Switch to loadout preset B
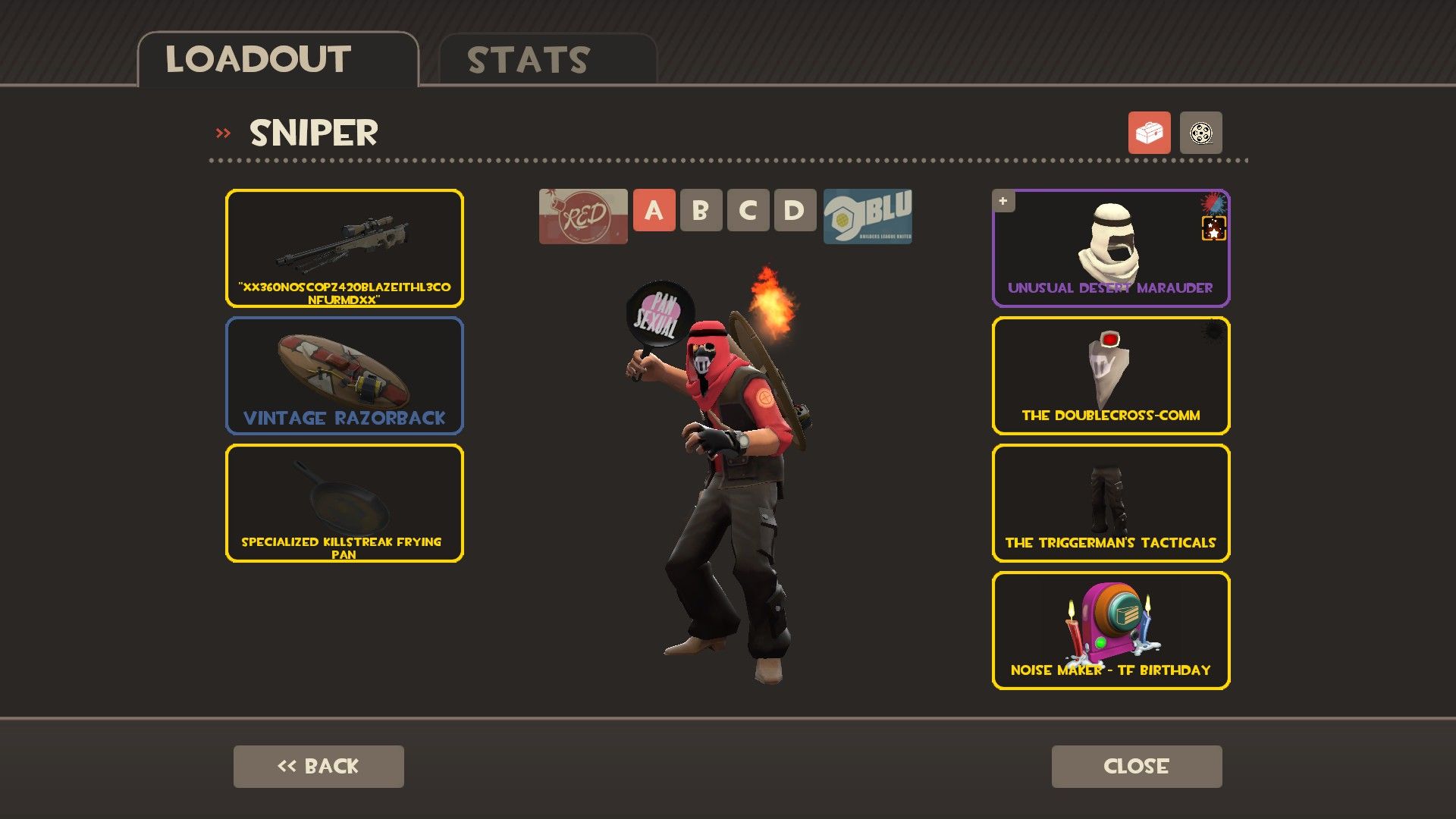 (x=701, y=210)
